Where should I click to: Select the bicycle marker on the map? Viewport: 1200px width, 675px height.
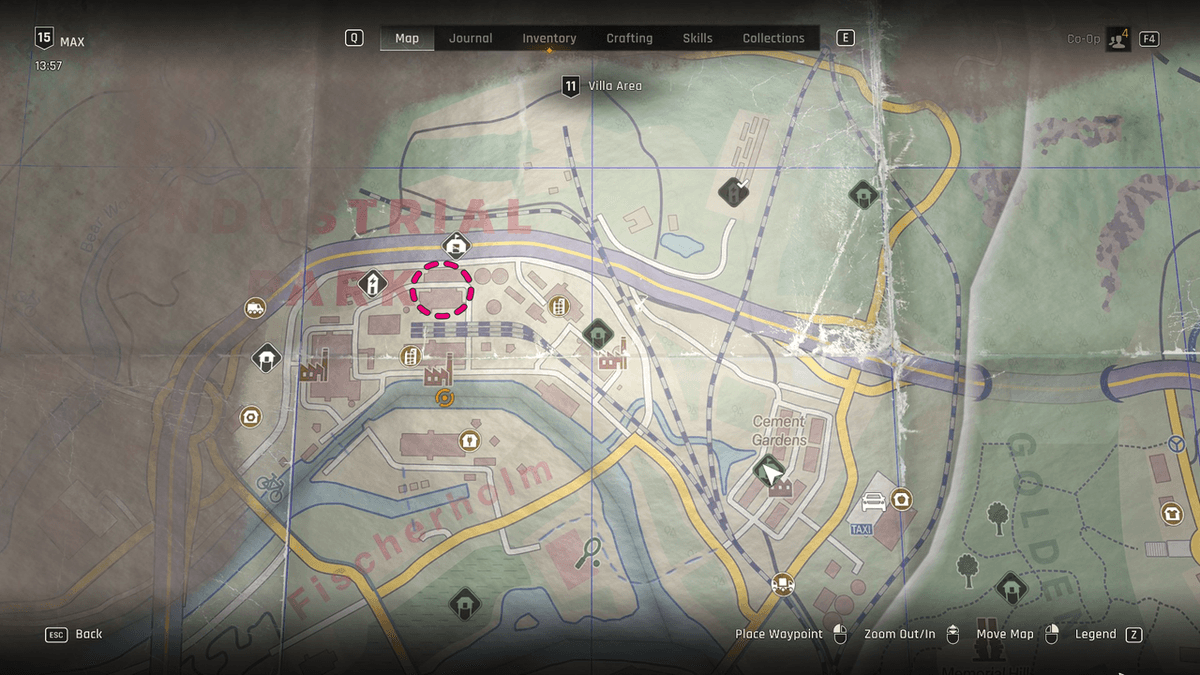(x=270, y=487)
